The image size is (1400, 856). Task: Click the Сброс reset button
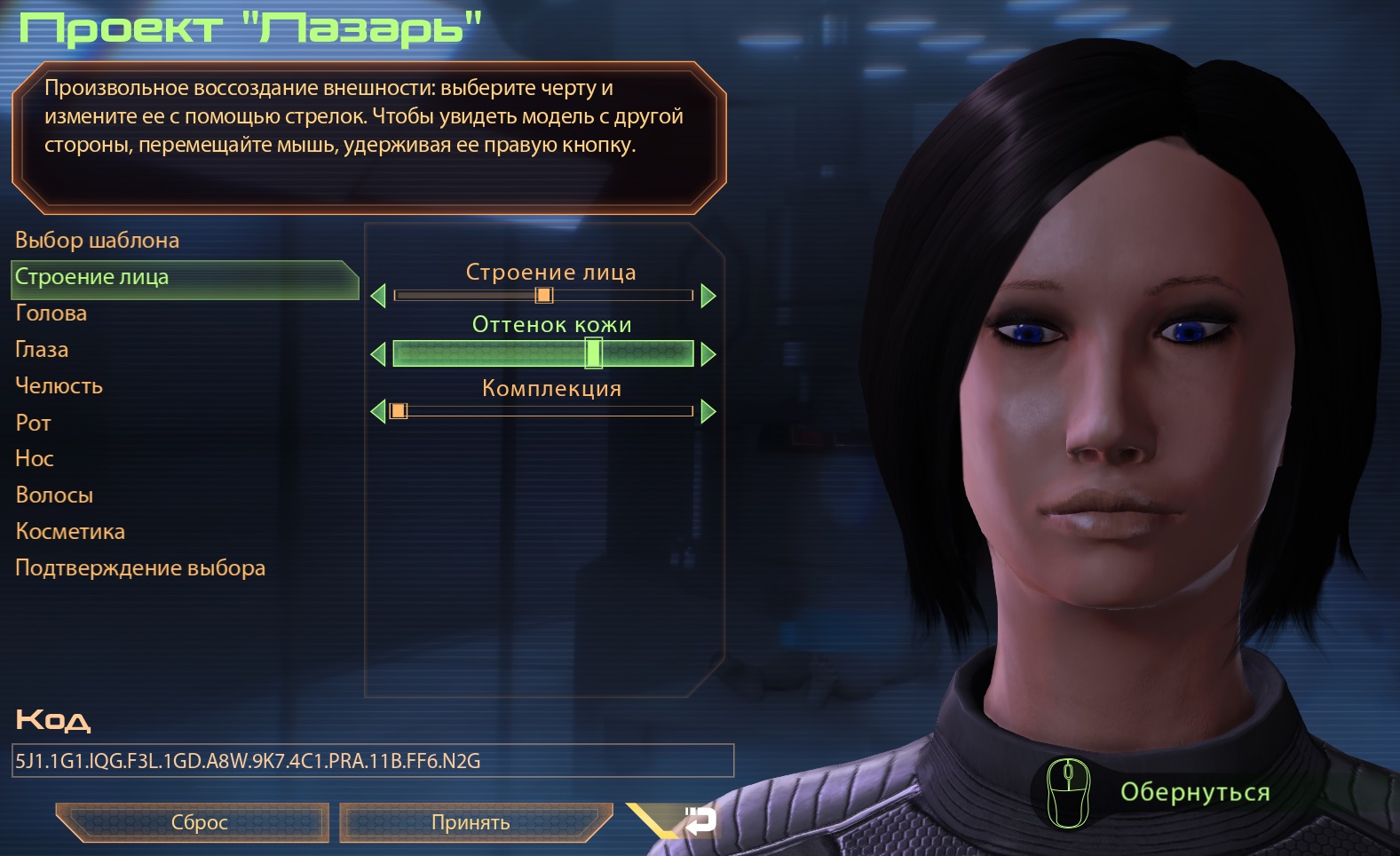[199, 822]
